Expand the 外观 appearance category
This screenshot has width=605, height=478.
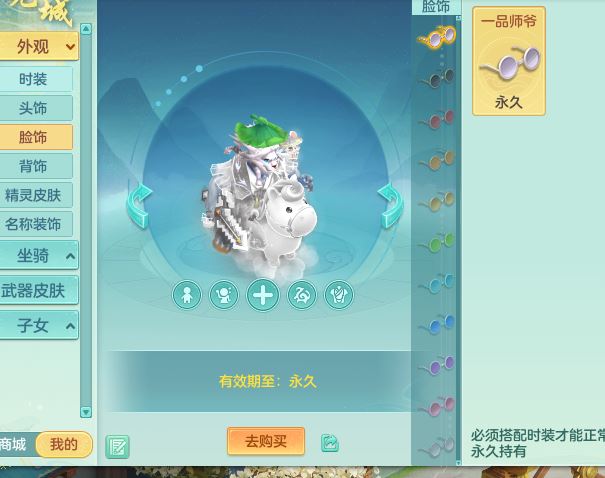38,46
